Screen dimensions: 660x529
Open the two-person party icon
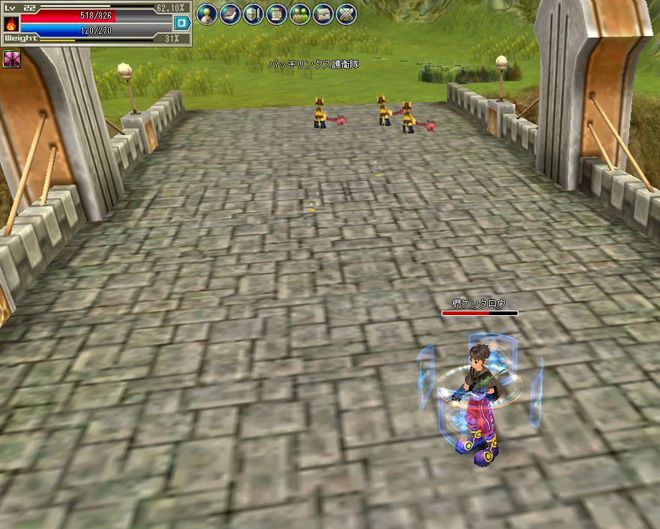(299, 14)
